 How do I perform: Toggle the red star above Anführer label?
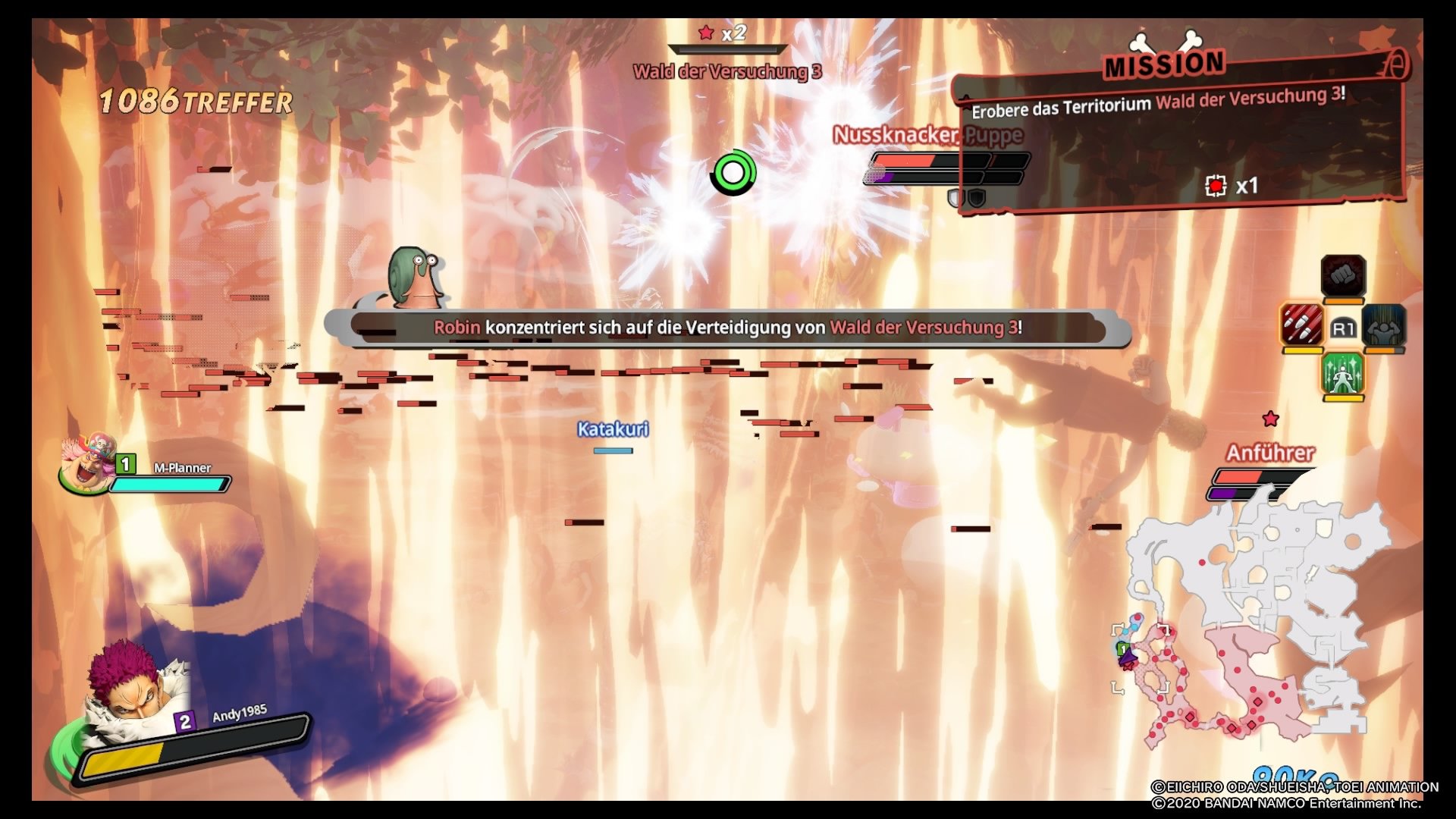[1270, 417]
